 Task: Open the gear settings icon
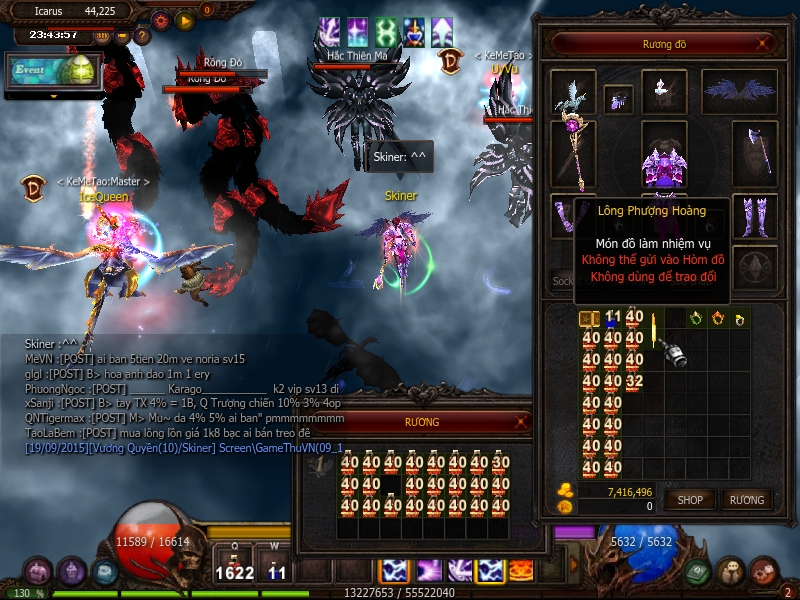[x=161, y=19]
